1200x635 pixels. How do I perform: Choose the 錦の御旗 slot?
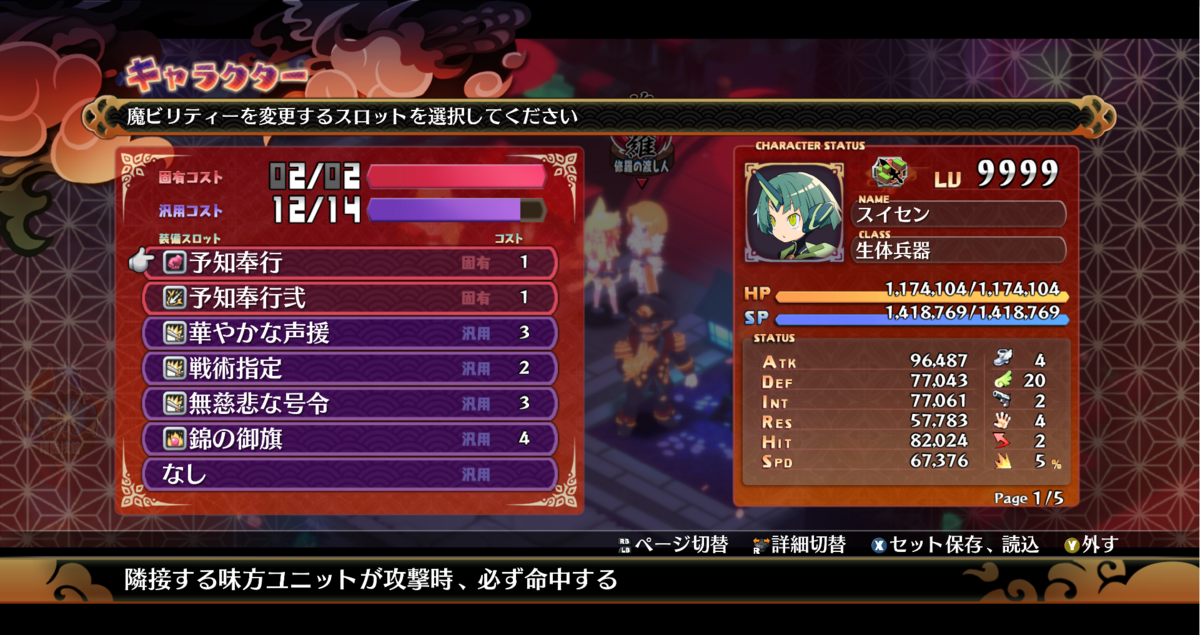tap(350, 438)
